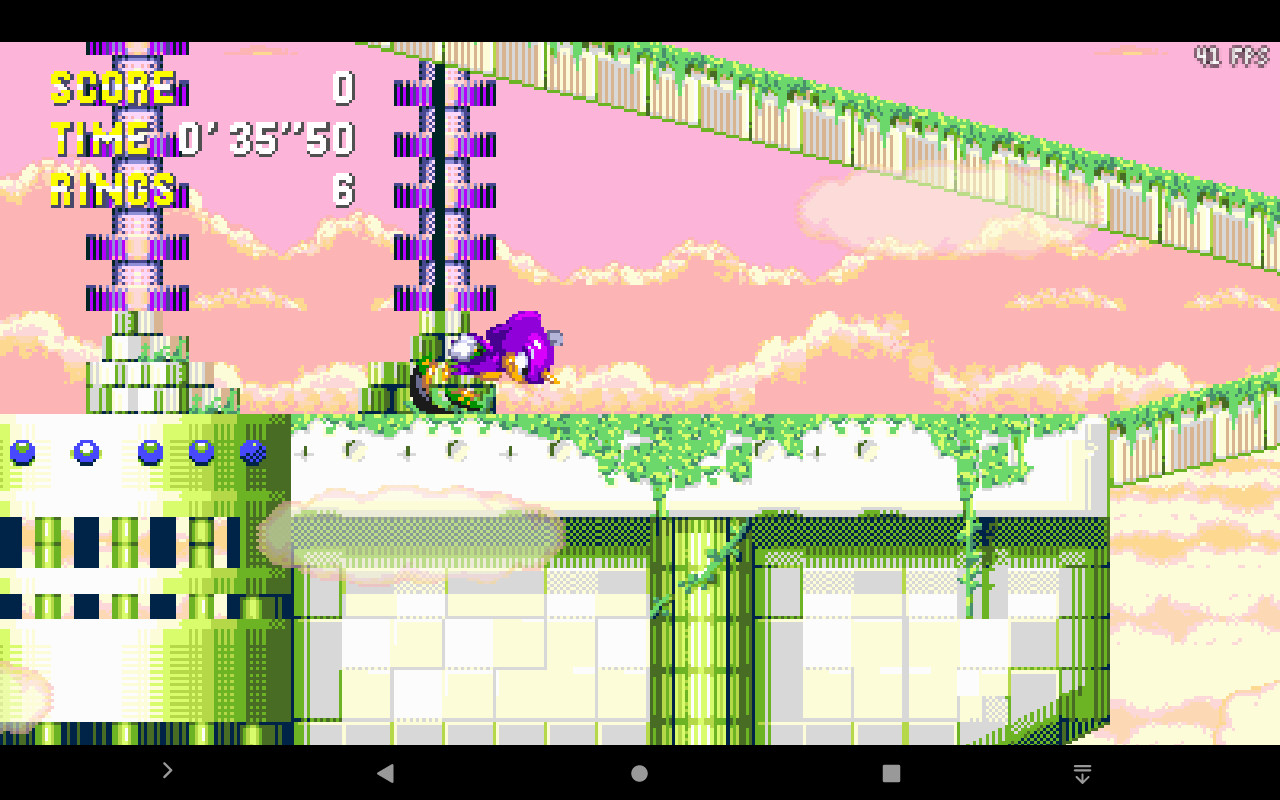Expand the navigation bar with the right-arrow chevron
This screenshot has height=800, width=1280.
[x=167, y=771]
